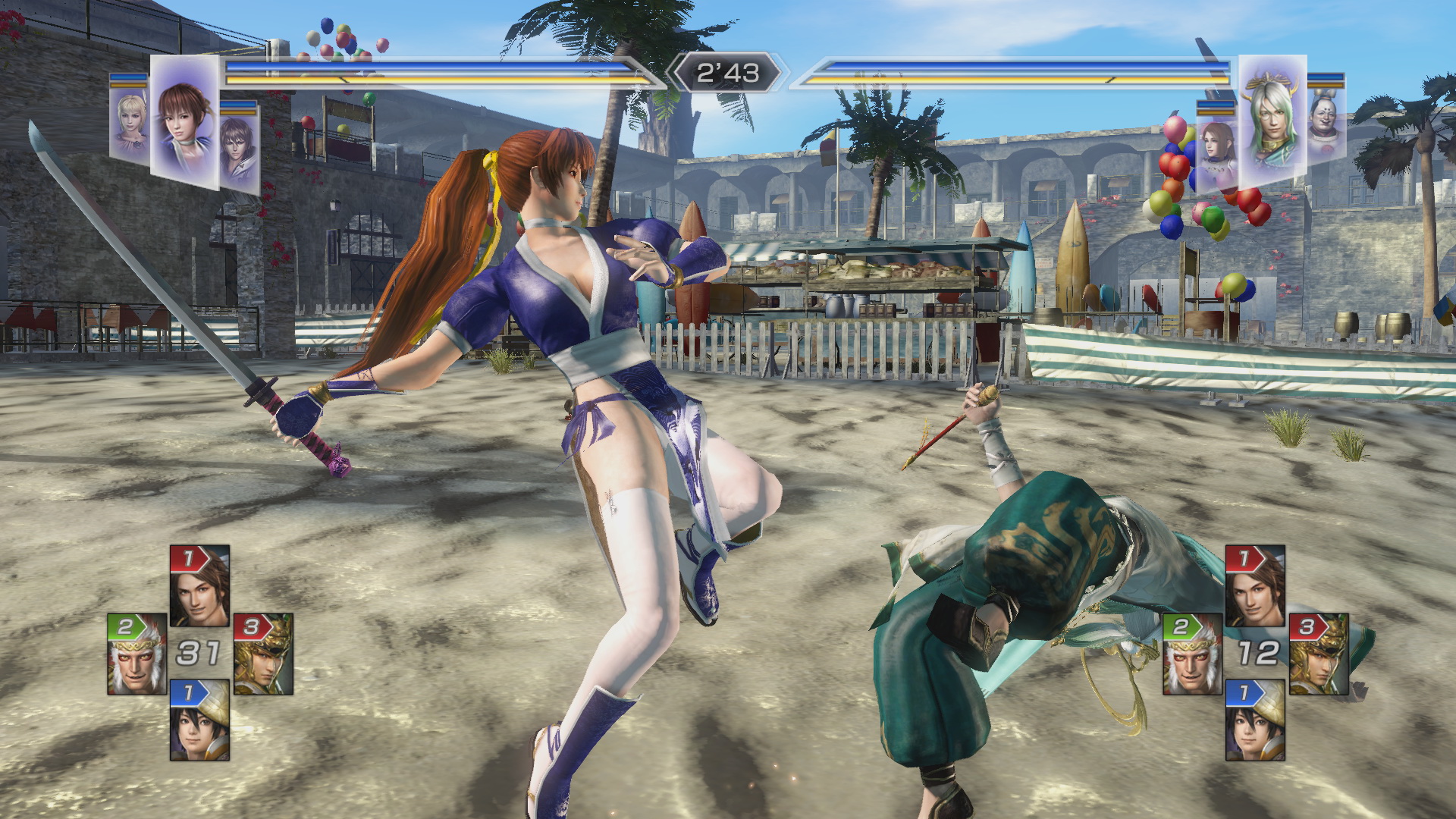The height and width of the screenshot is (819, 1456).
Task: Click the active auburn-haired fighter portrait
Action: pos(184,121)
